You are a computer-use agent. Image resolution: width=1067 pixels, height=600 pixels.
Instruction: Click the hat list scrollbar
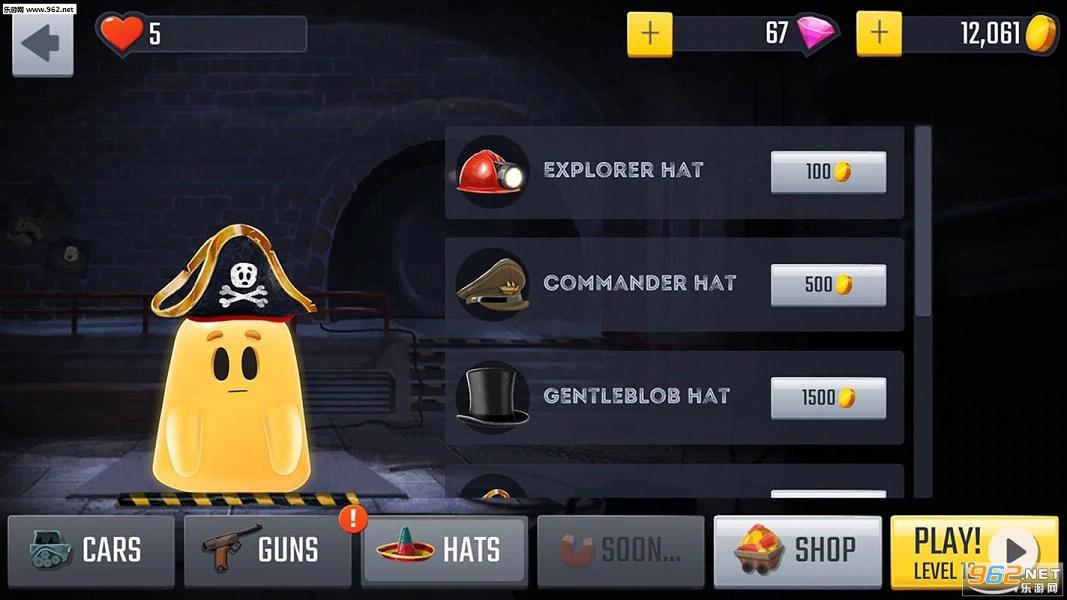923,220
